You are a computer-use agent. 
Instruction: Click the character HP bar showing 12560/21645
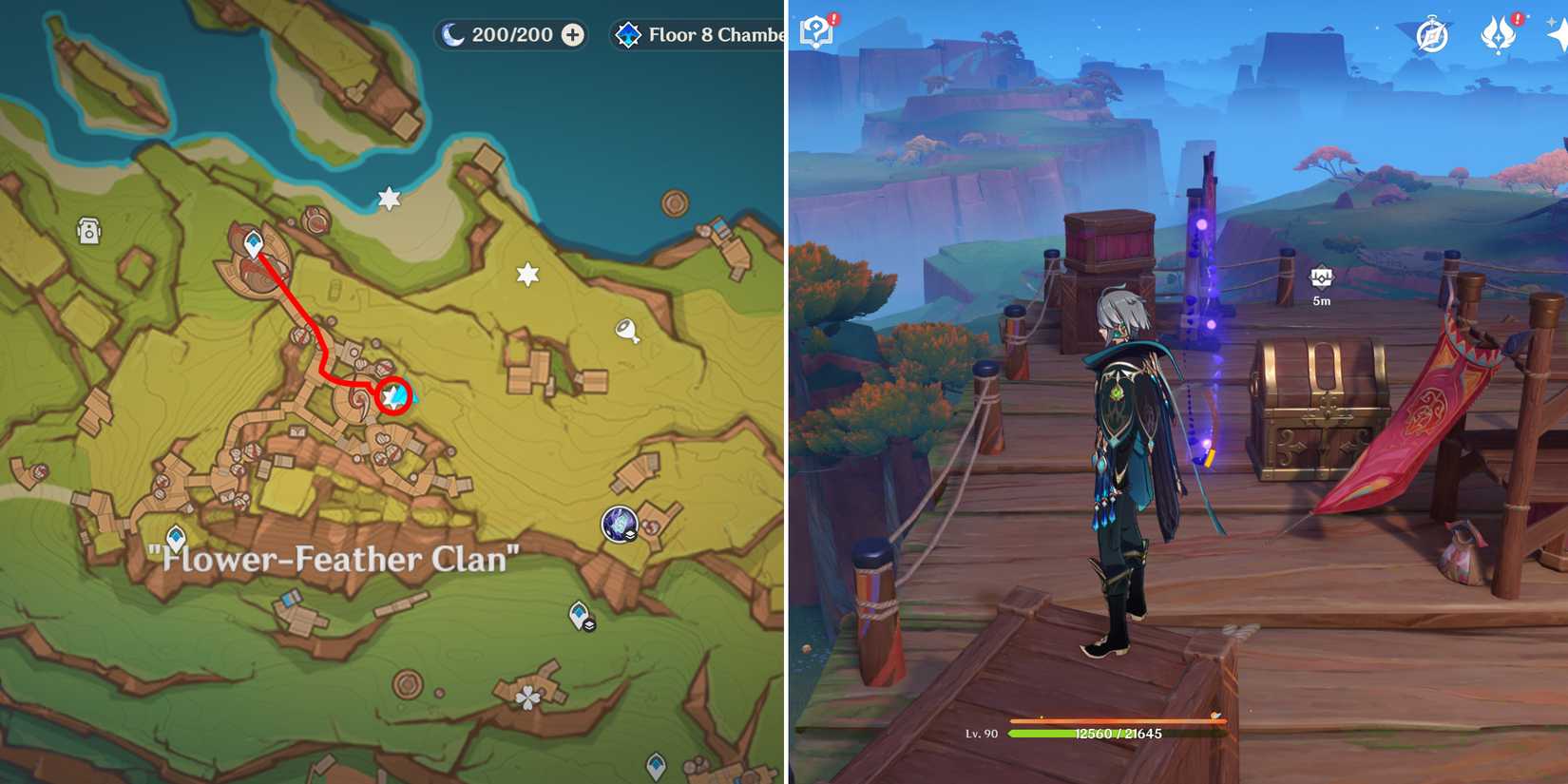click(1121, 734)
